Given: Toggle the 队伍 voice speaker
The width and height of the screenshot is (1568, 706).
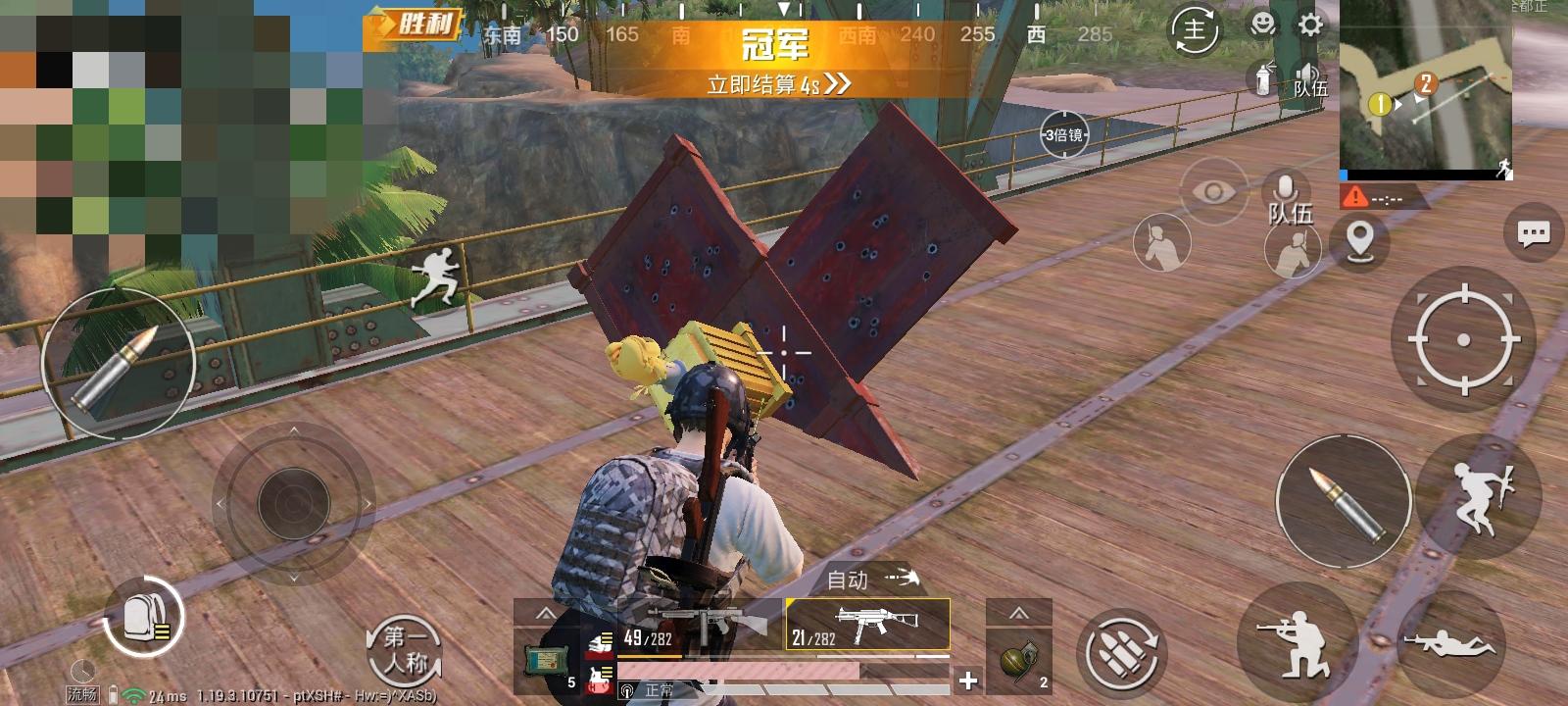Looking at the screenshot, I should click(x=1306, y=74).
